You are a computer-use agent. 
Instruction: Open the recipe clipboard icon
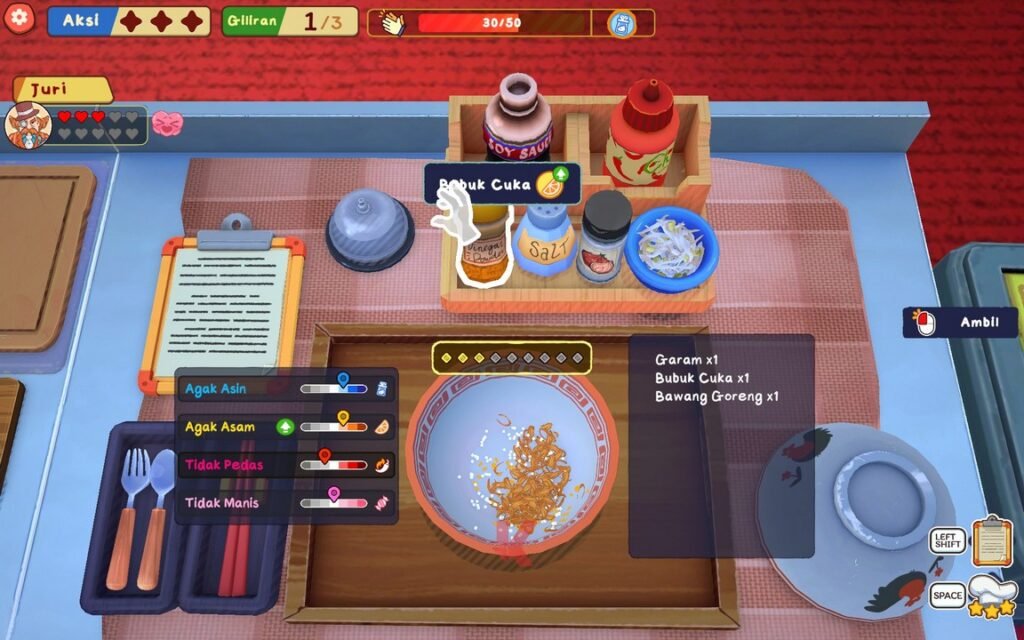[x=992, y=540]
